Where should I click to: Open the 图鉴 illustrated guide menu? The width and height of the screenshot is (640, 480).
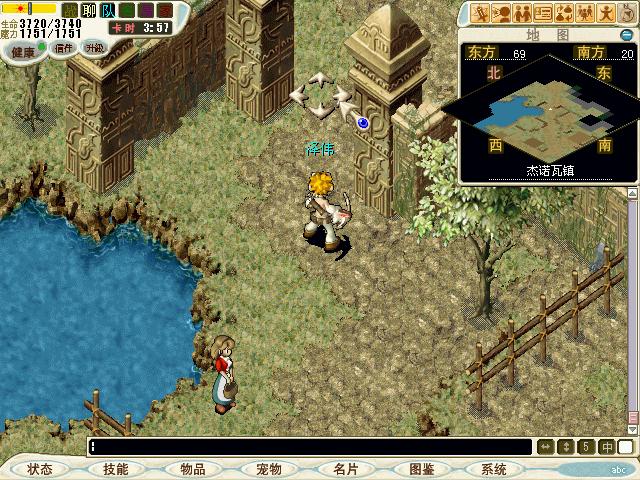point(421,469)
